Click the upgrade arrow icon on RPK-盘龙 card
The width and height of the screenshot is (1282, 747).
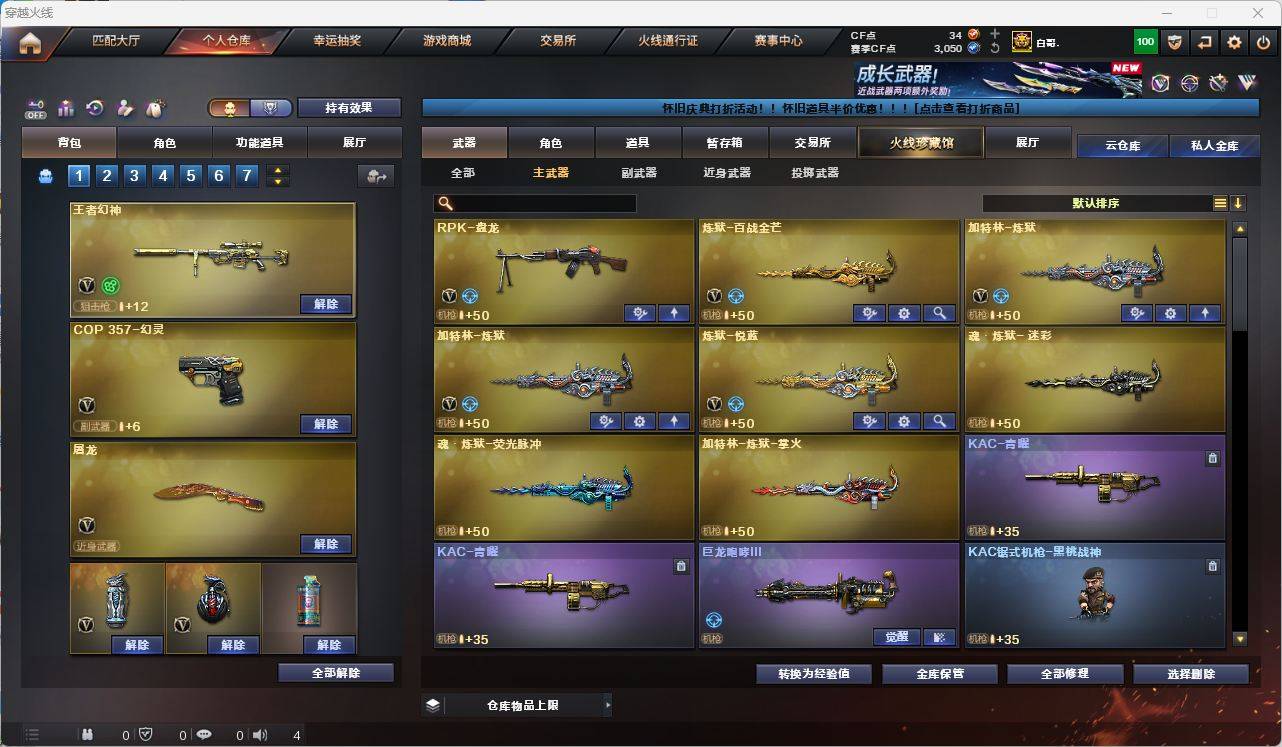(x=673, y=313)
